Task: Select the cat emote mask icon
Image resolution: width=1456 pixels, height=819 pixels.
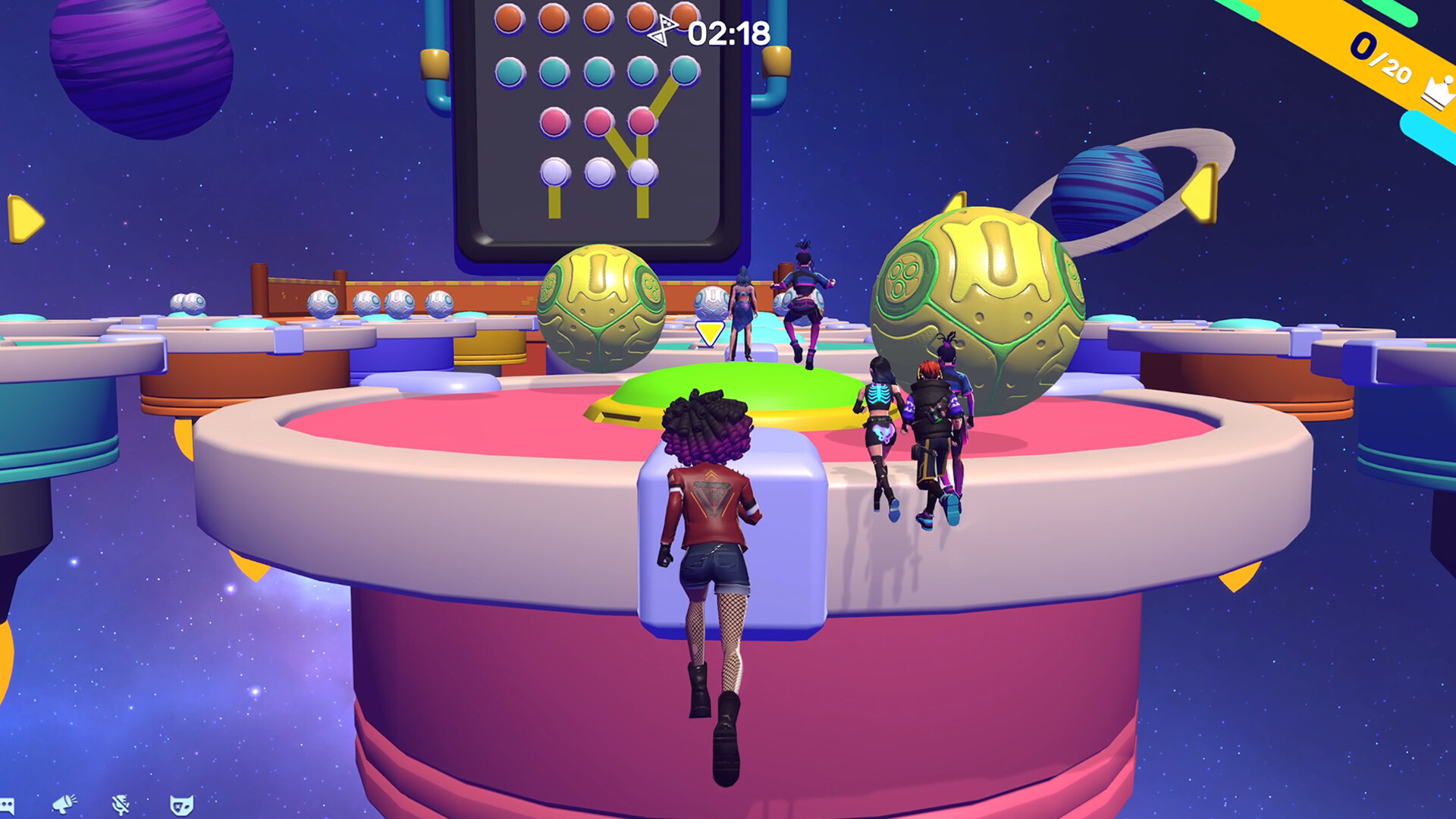Action: point(182,806)
